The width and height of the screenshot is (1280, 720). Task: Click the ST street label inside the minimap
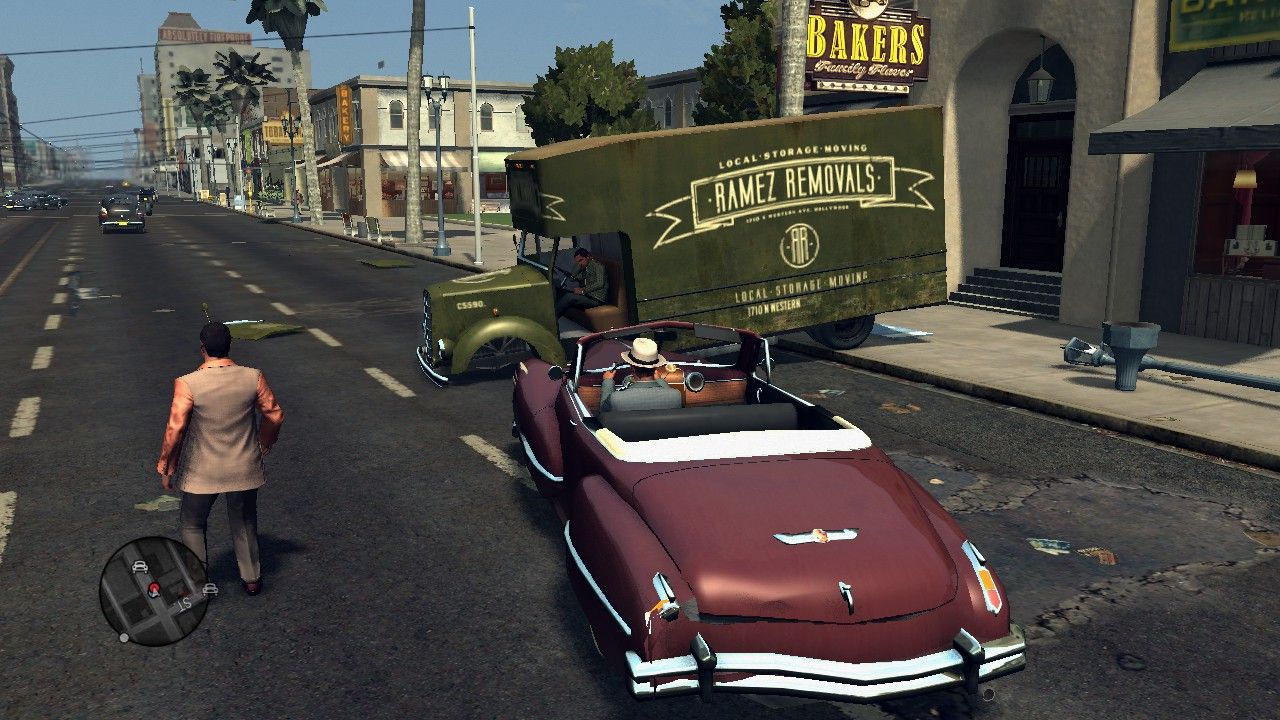pos(184,604)
